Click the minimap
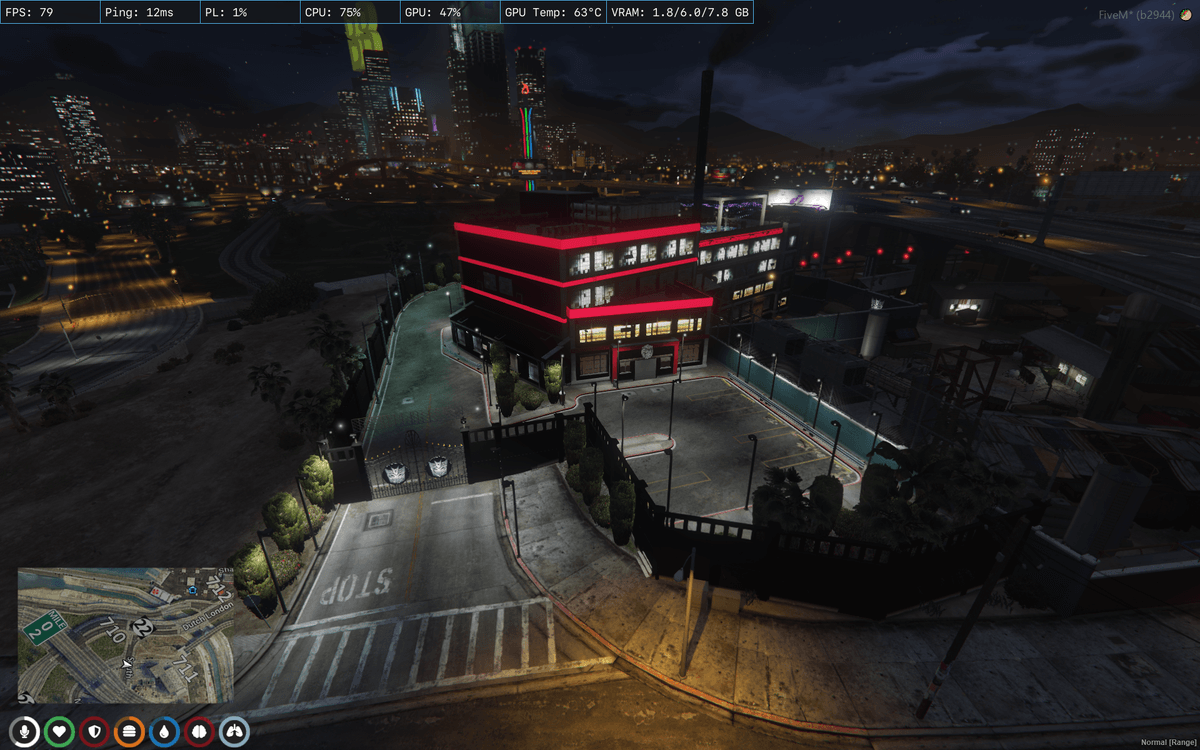 pos(125,635)
